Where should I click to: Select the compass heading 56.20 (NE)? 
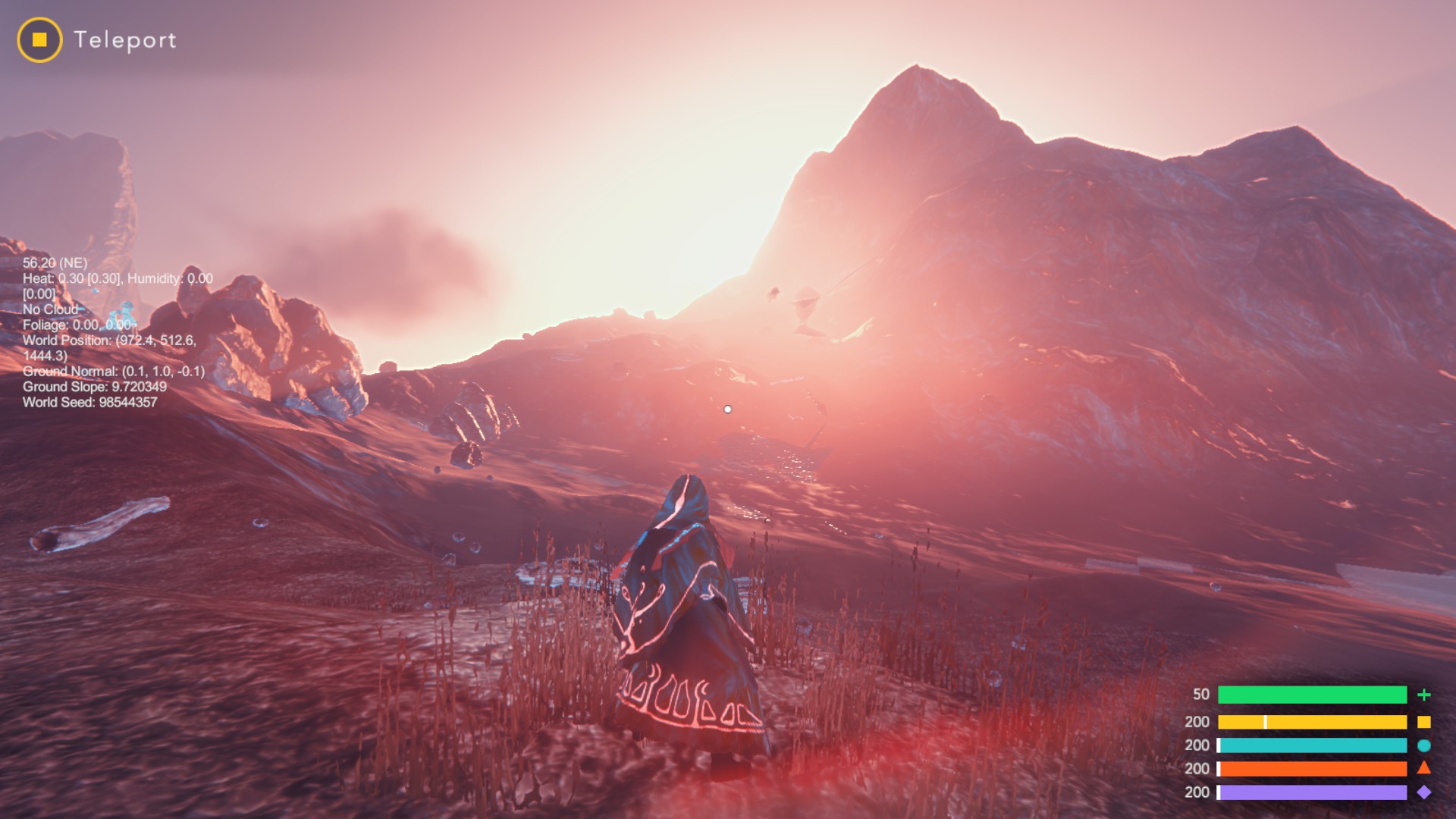(56, 263)
